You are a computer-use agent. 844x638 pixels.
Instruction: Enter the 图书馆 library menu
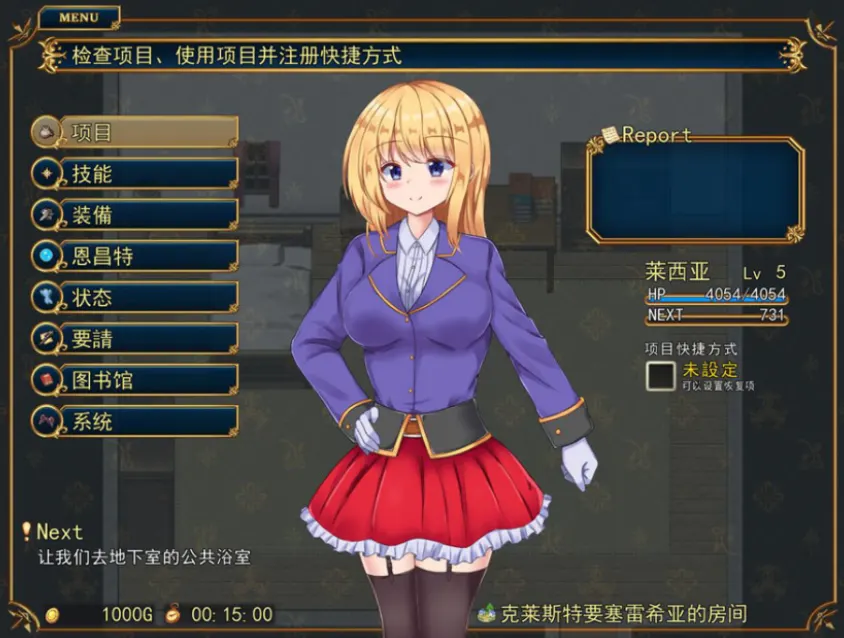(135, 380)
